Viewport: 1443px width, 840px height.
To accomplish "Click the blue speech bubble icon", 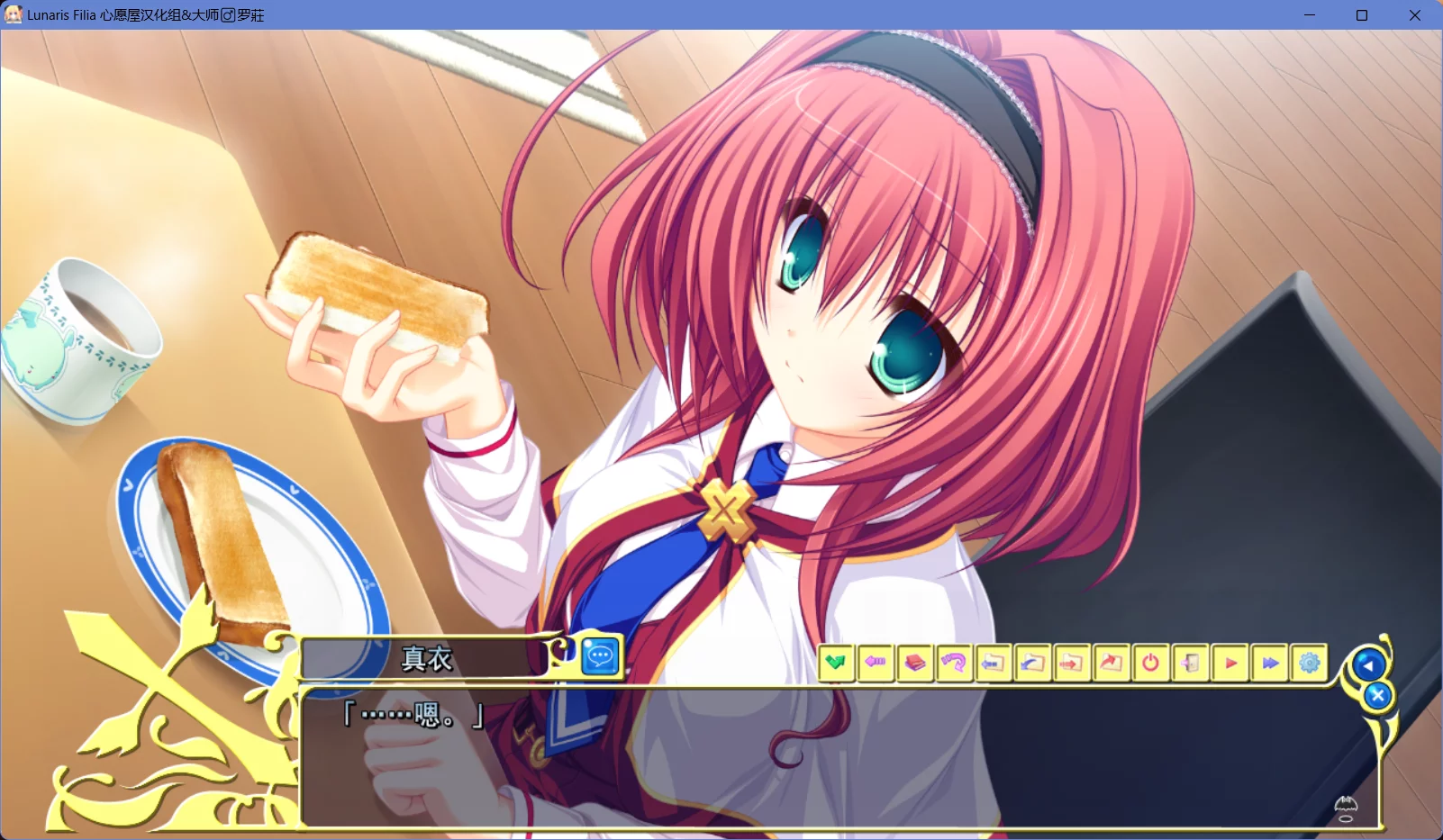I will [600, 656].
